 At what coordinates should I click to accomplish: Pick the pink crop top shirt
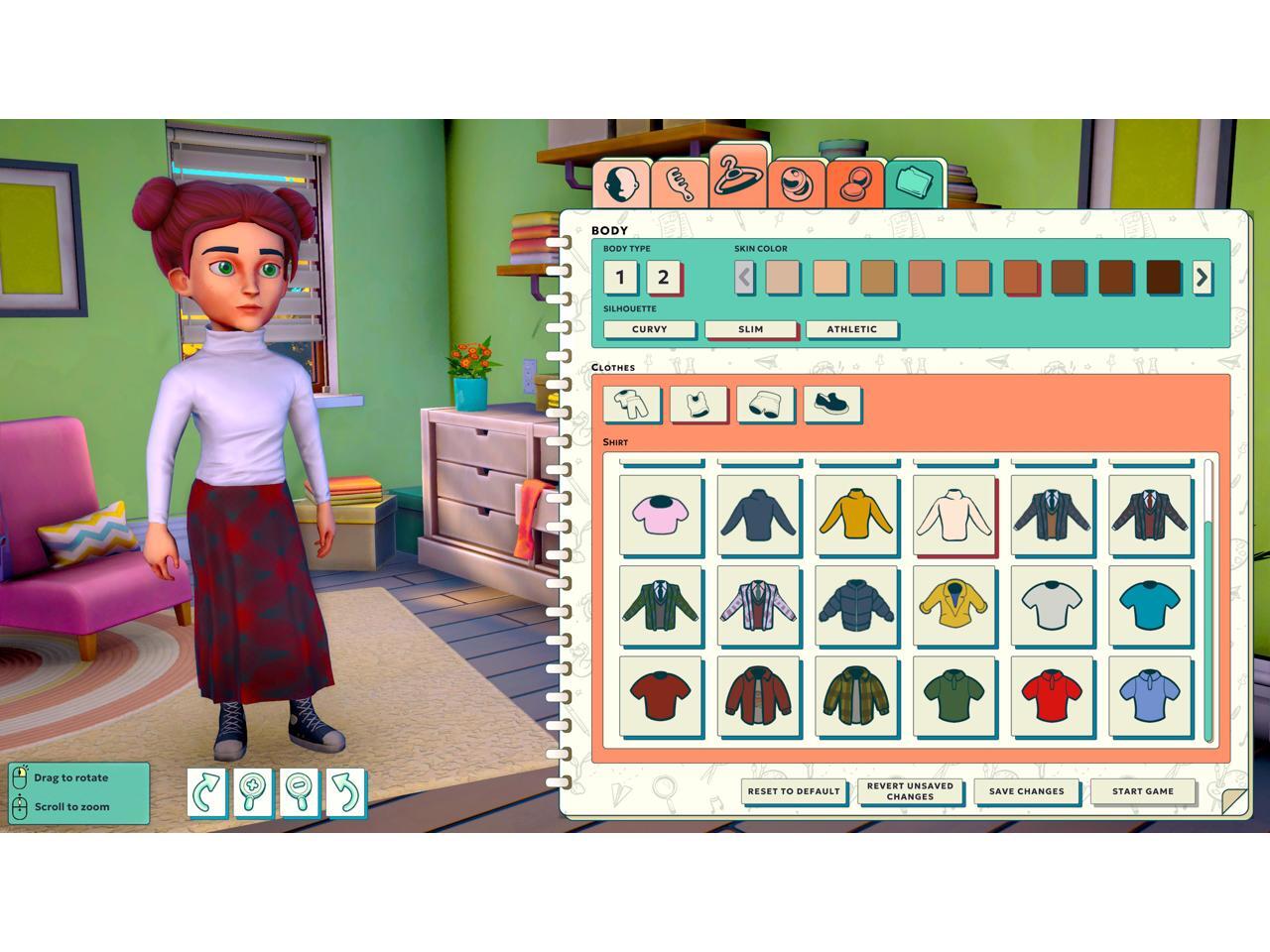click(660, 515)
